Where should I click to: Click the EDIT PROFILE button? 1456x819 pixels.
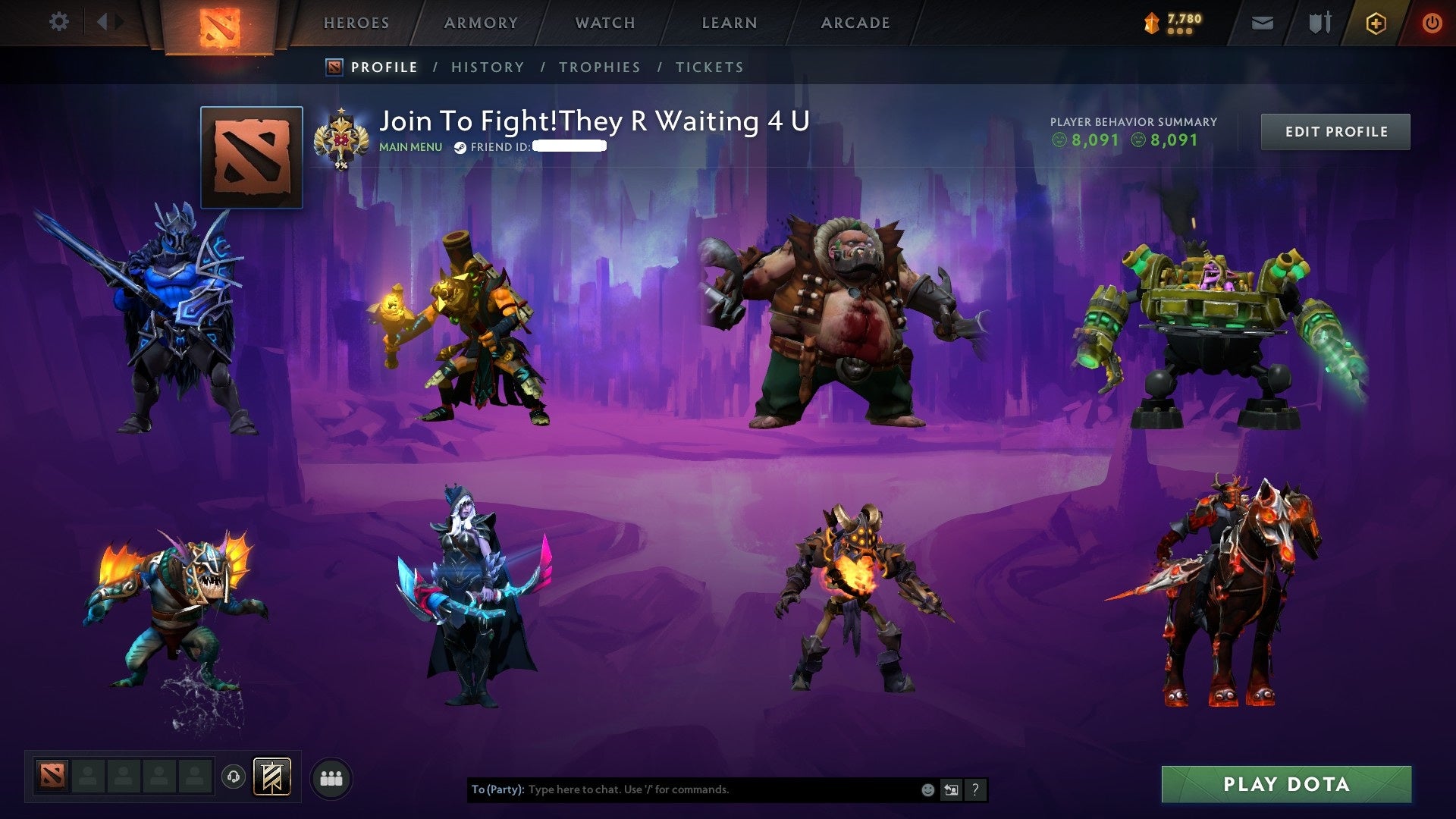click(x=1335, y=130)
